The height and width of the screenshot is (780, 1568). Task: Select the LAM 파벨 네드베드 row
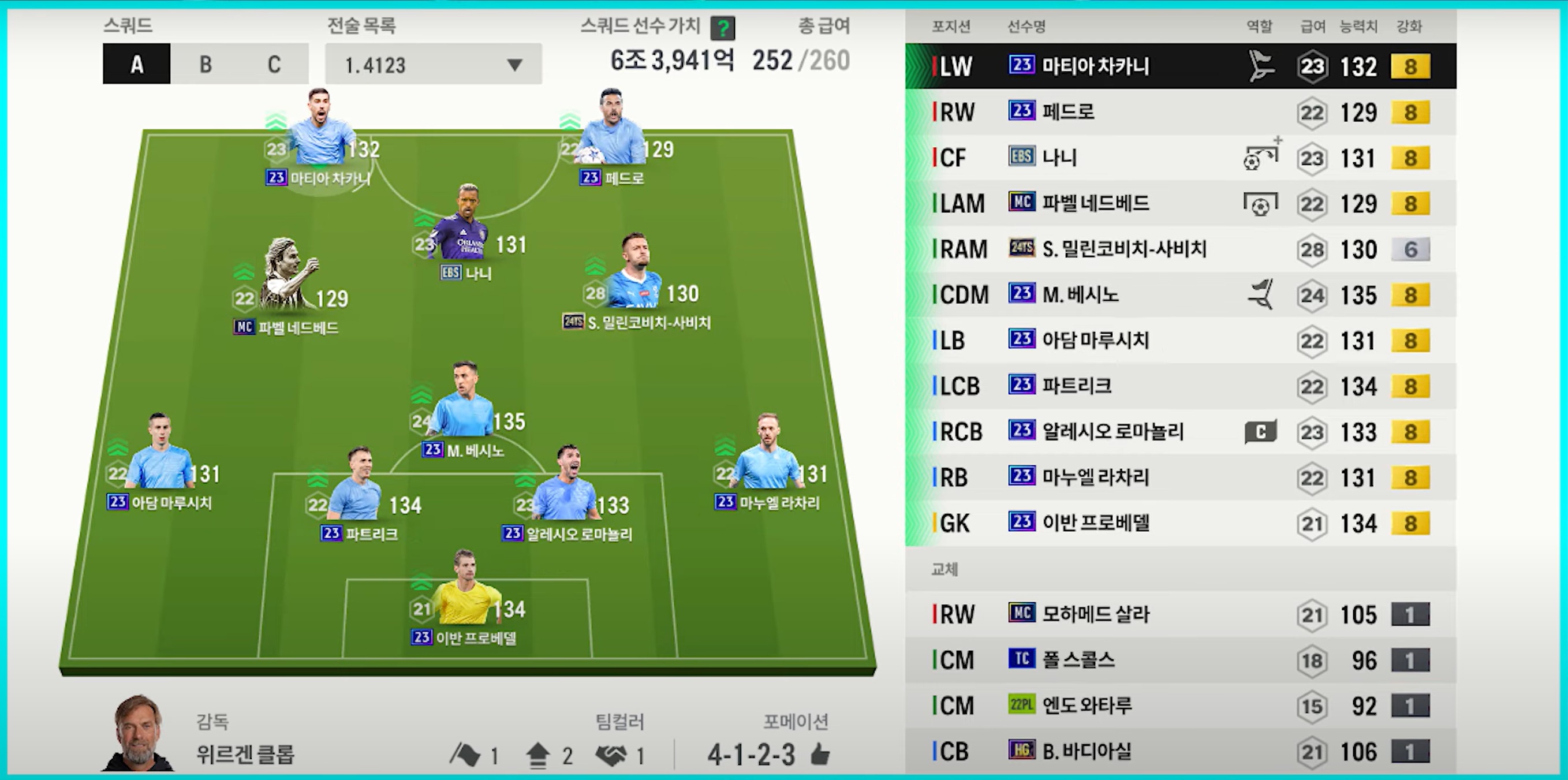click(1179, 203)
